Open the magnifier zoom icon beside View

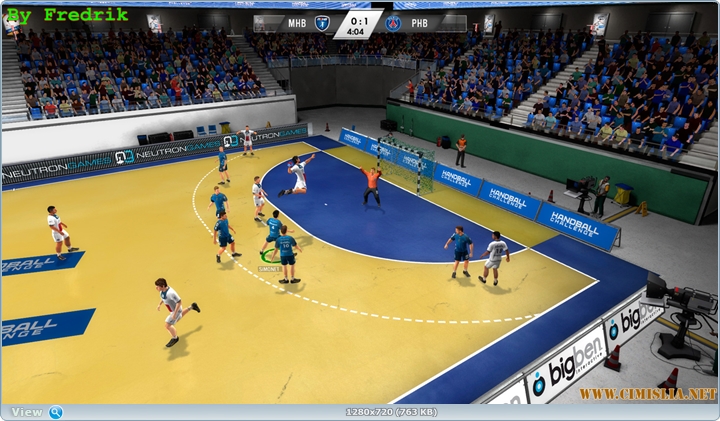(56, 412)
